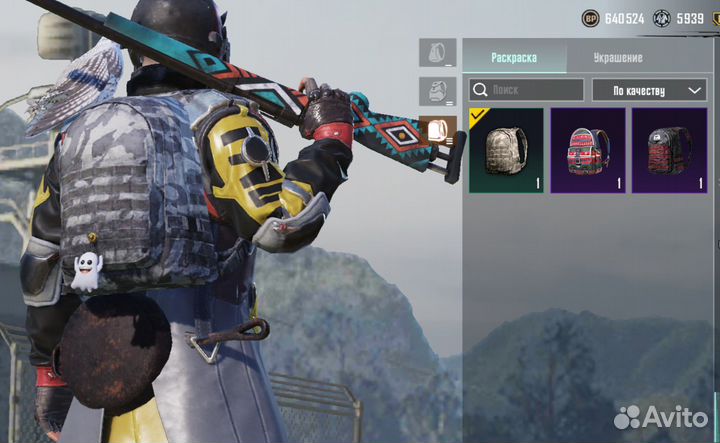Select the highlighted level 3 backpack icon

(x=437, y=130)
